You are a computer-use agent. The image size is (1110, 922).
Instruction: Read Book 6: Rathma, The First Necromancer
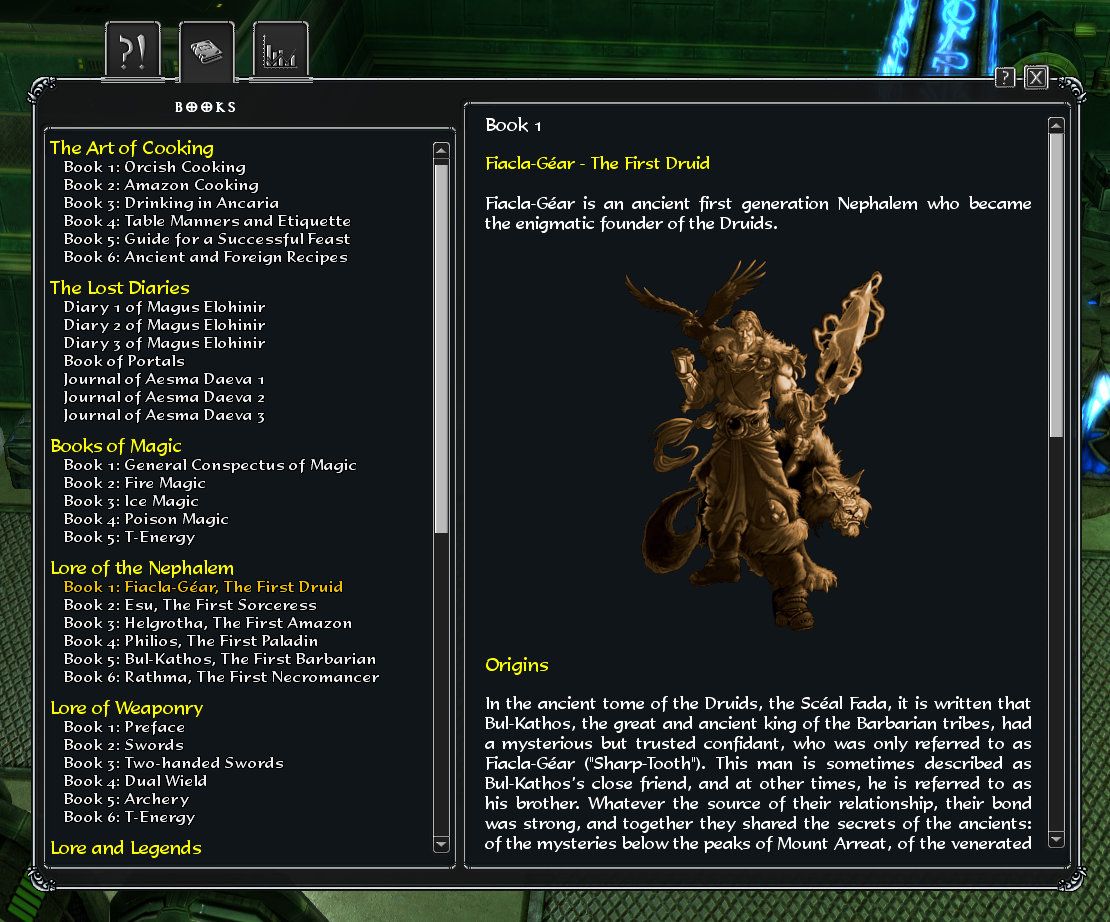[221, 677]
